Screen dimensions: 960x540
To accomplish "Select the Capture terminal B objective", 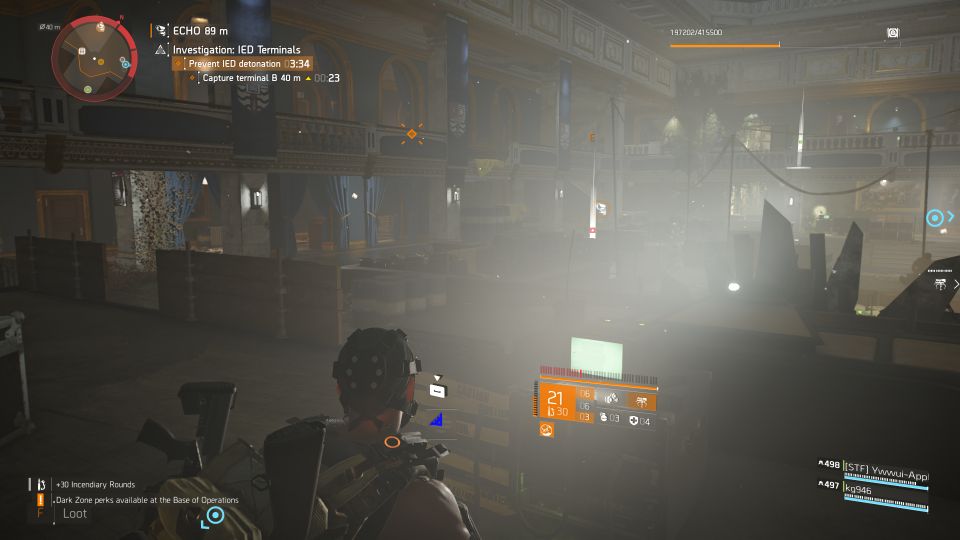I will [x=251, y=78].
